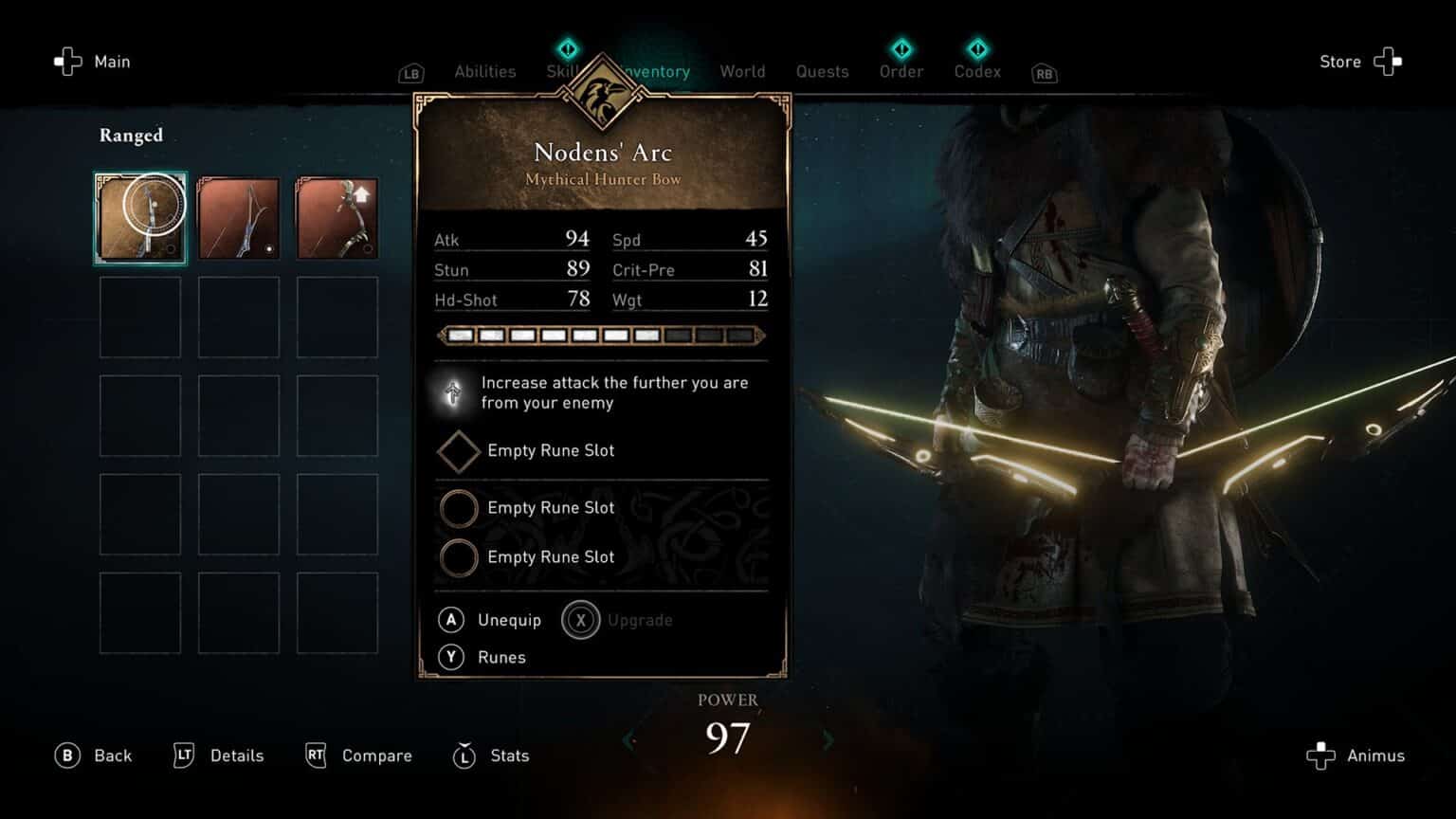Image resolution: width=1456 pixels, height=819 pixels.
Task: Click the right arrow beside the Power value
Action: point(828,739)
